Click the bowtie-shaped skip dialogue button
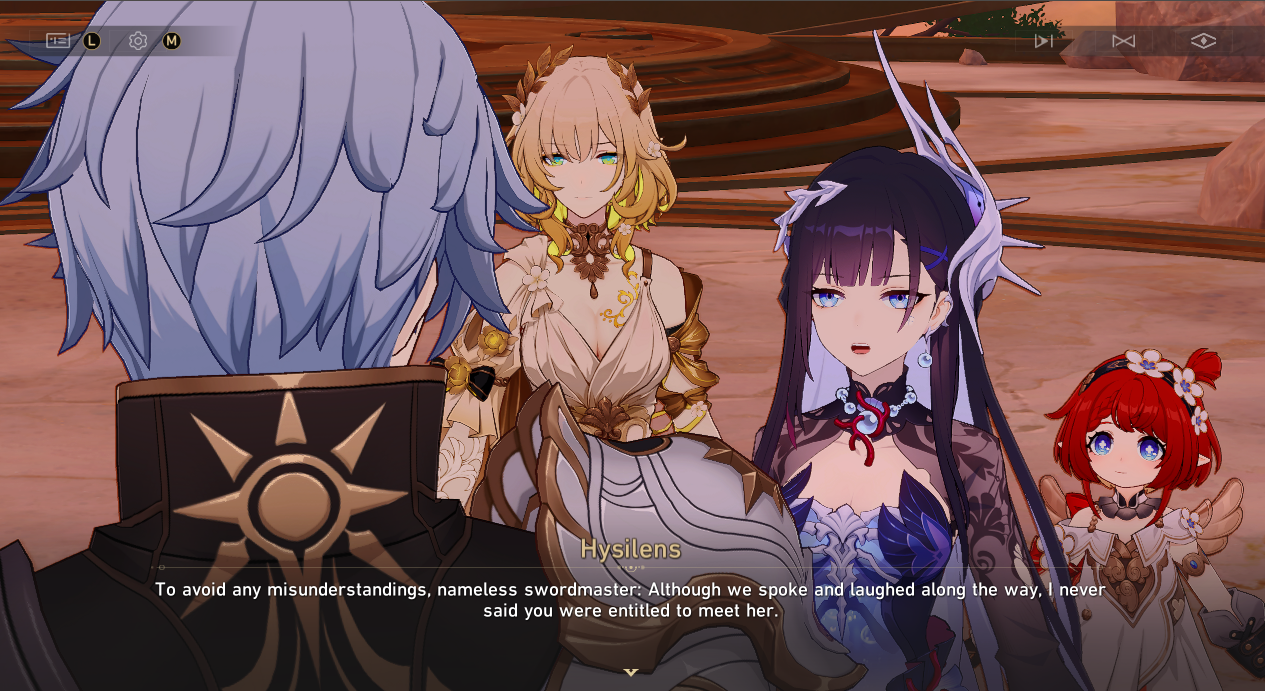1265x691 pixels. click(x=1123, y=41)
